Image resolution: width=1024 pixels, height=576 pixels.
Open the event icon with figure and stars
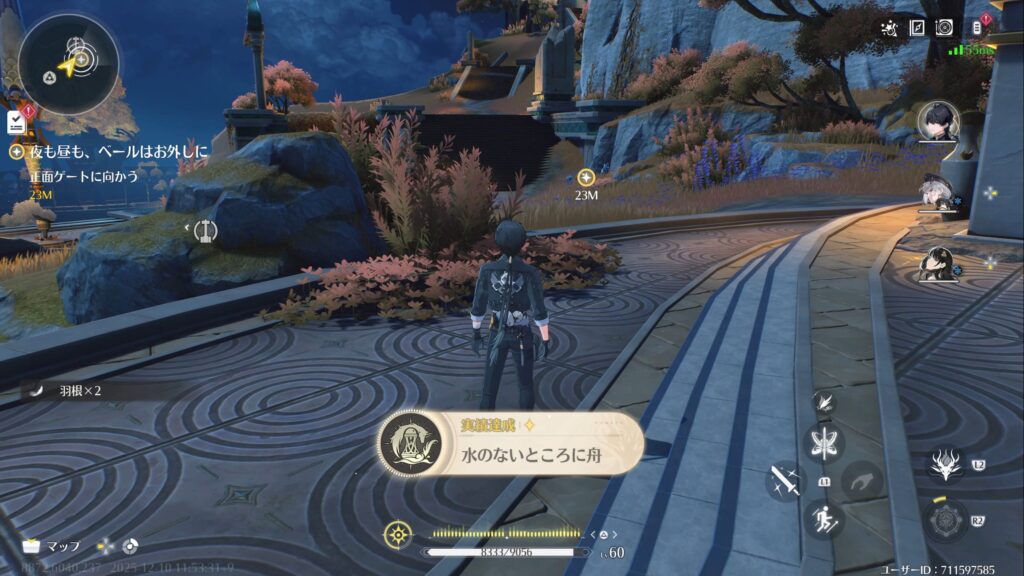tap(889, 28)
